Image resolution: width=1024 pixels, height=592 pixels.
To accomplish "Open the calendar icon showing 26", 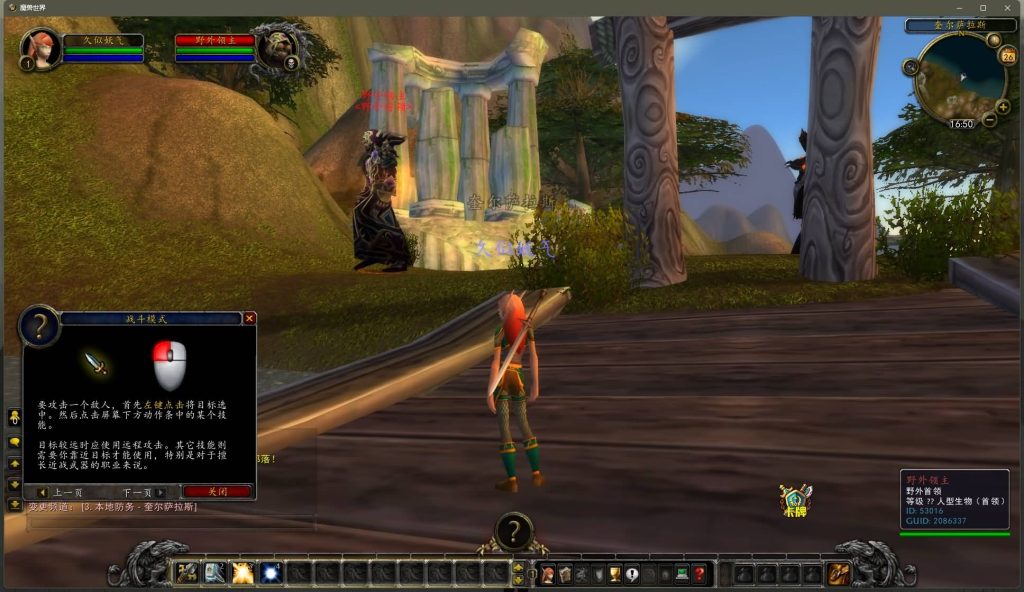I will click(1007, 56).
